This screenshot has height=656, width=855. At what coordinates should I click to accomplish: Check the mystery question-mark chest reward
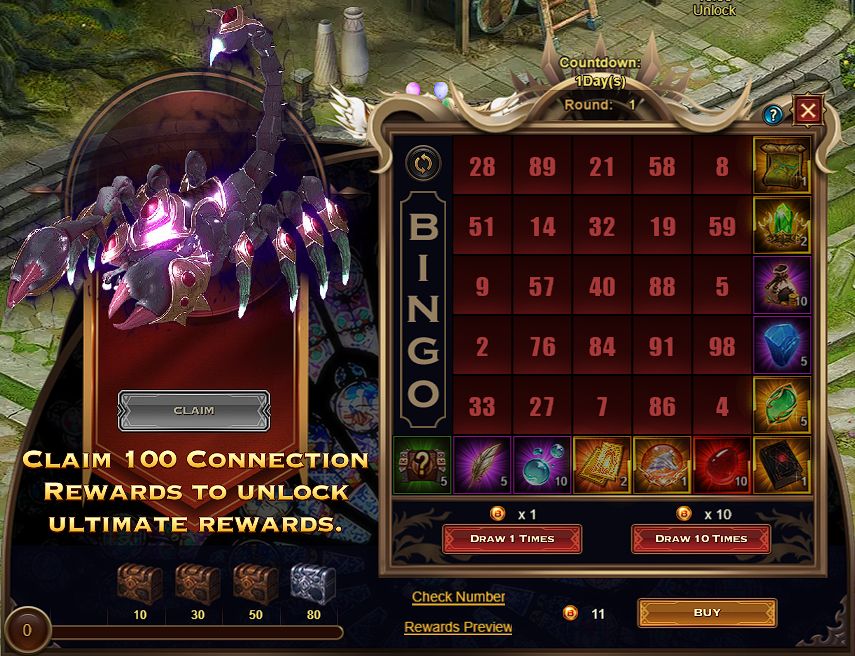[422, 467]
